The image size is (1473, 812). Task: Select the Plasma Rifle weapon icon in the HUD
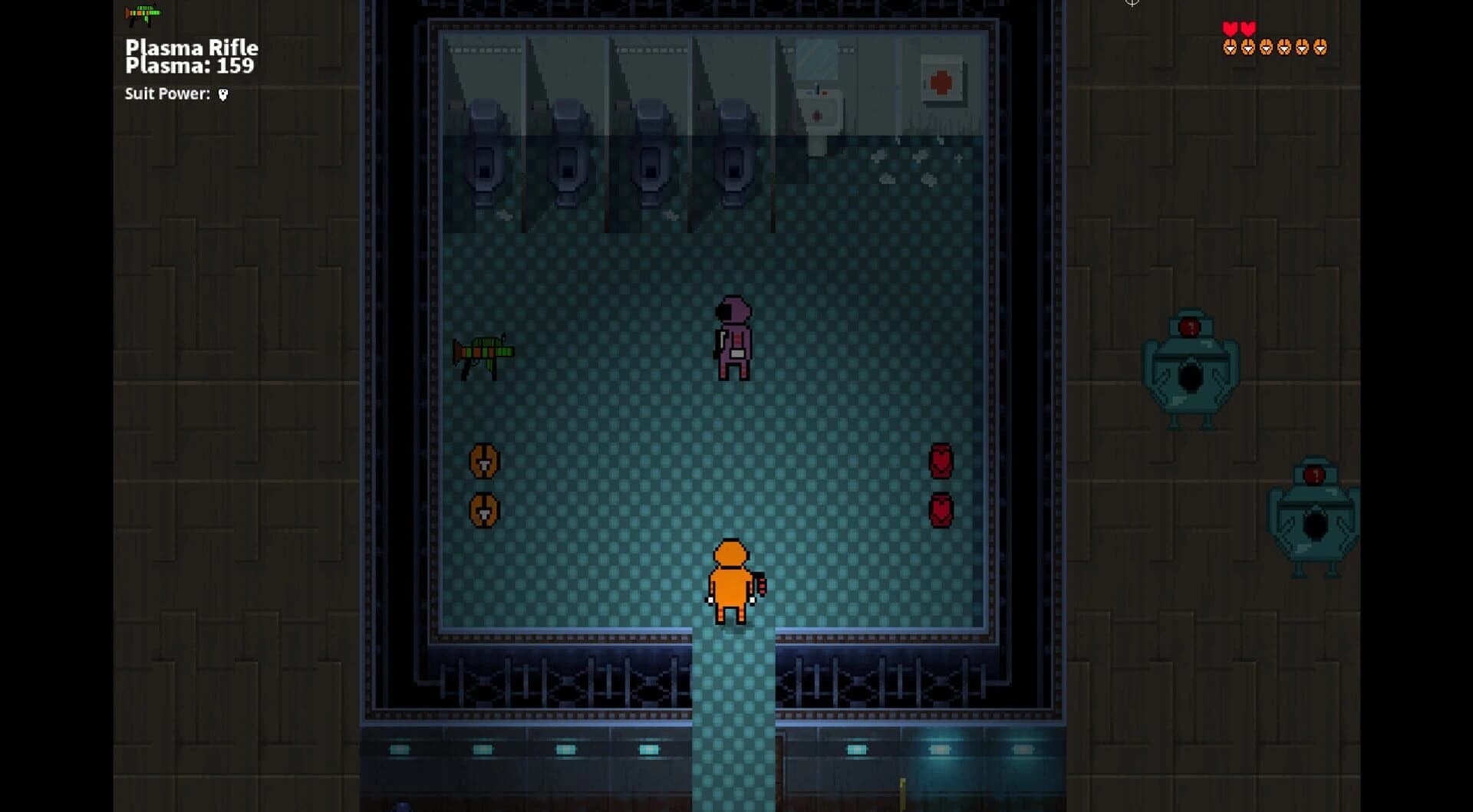(141, 14)
